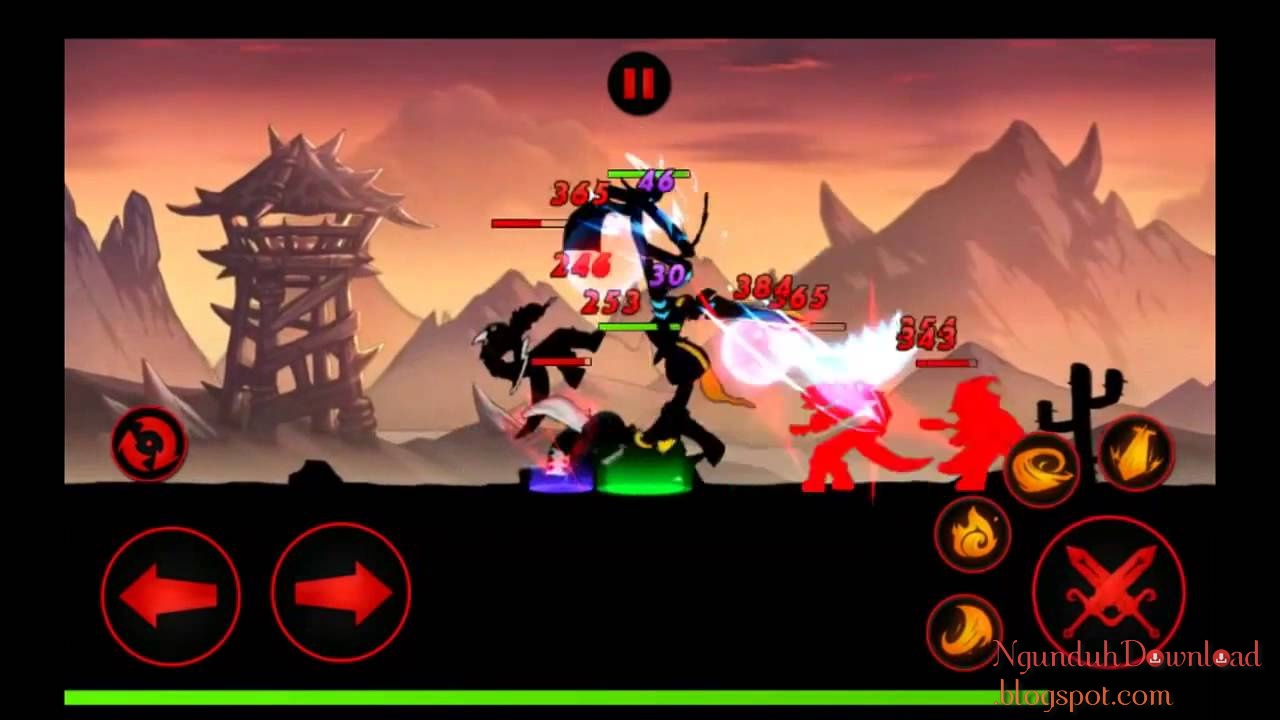Tap the left movement arrow
Viewport: 1280px width, 720px height.
click(x=170, y=594)
